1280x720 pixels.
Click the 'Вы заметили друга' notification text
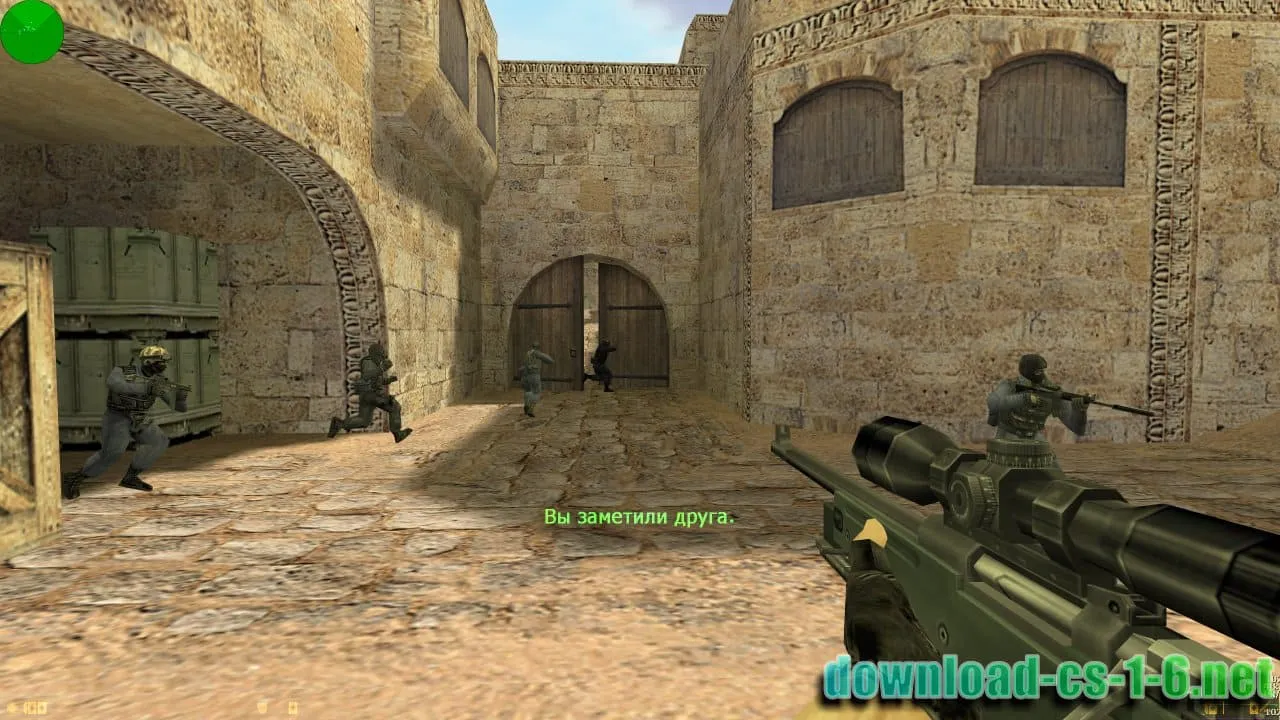638,518
